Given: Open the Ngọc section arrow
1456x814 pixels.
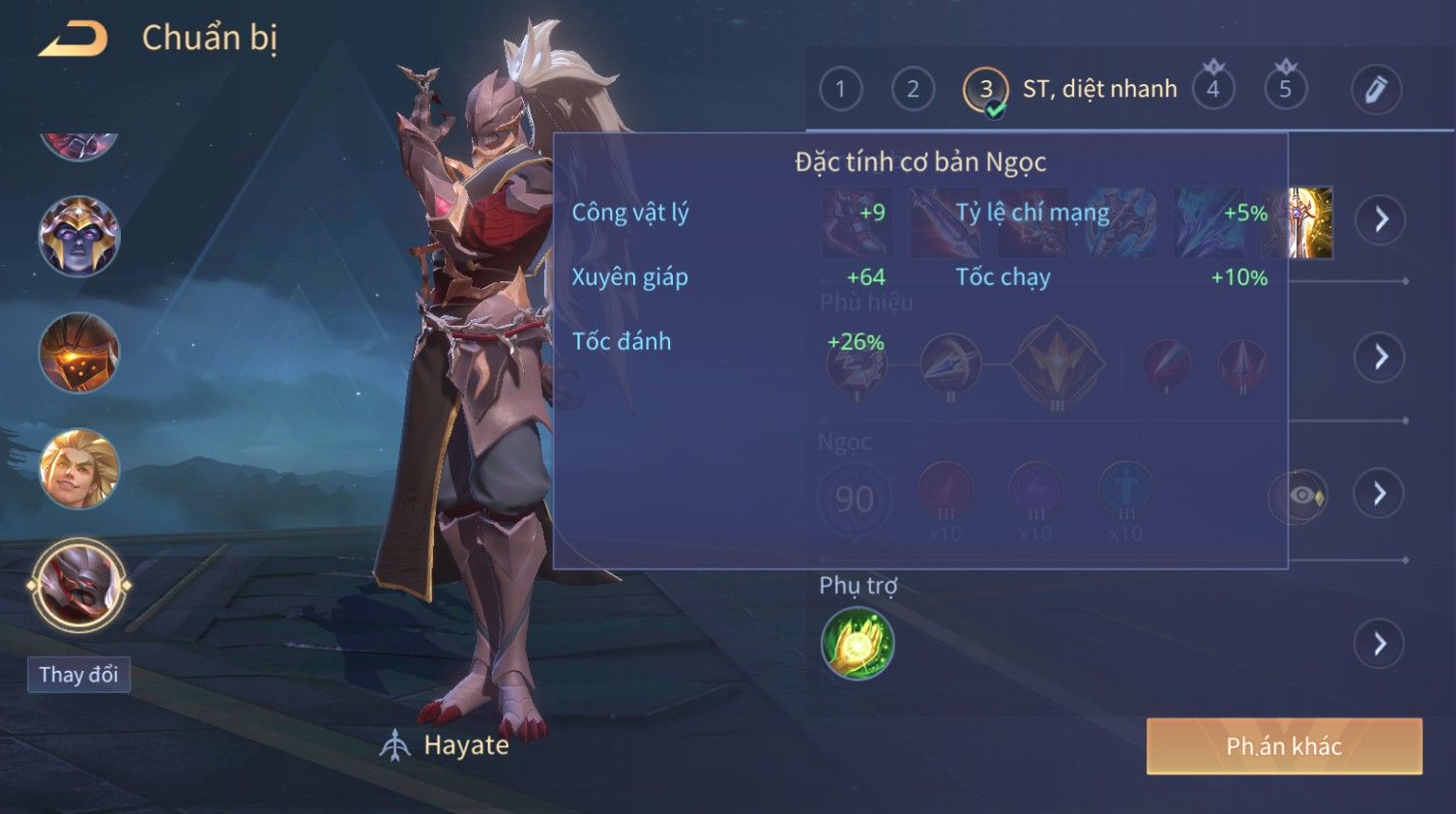Looking at the screenshot, I should [x=1380, y=494].
